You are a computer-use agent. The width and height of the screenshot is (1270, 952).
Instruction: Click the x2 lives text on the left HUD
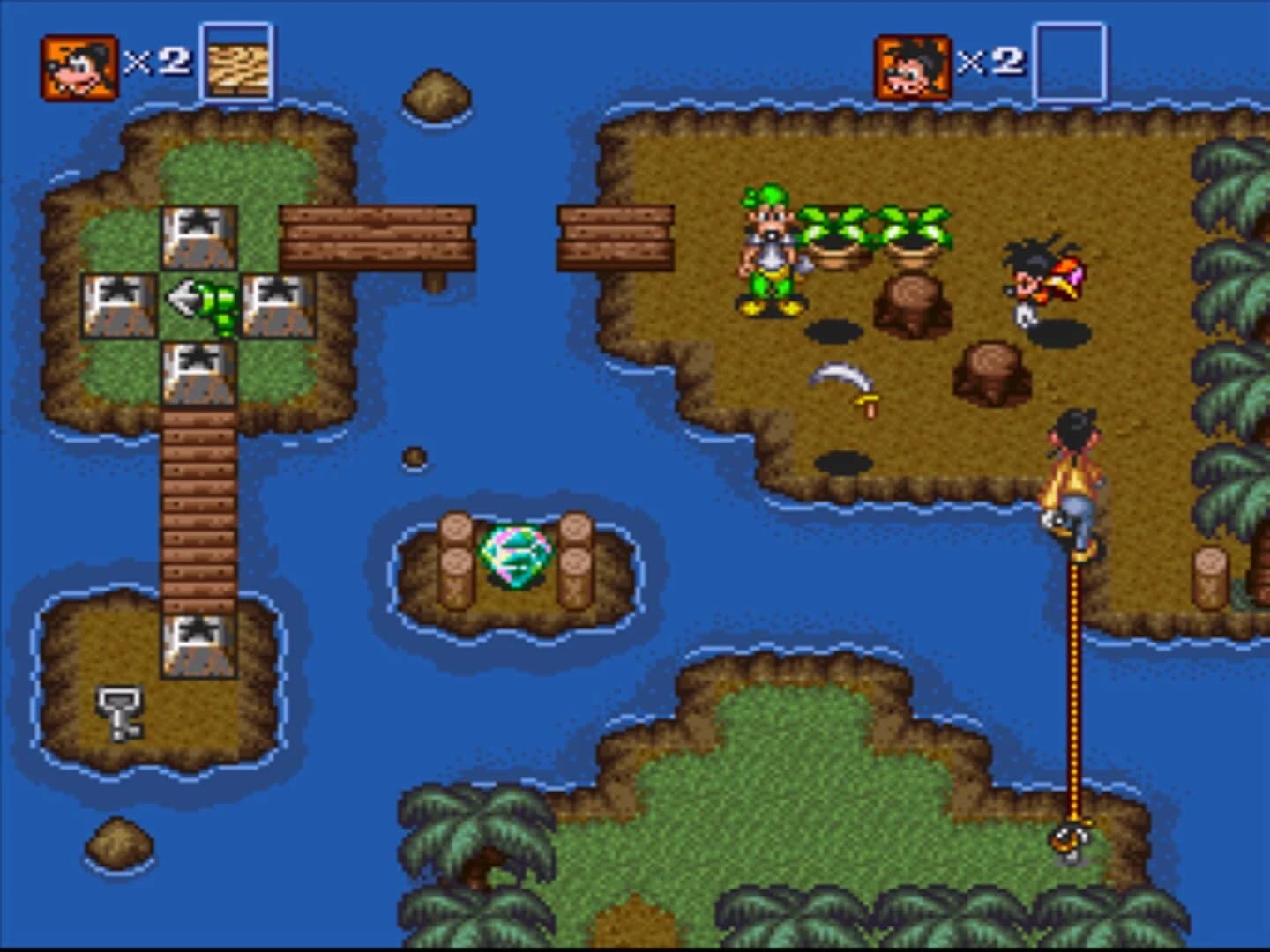click(x=155, y=62)
